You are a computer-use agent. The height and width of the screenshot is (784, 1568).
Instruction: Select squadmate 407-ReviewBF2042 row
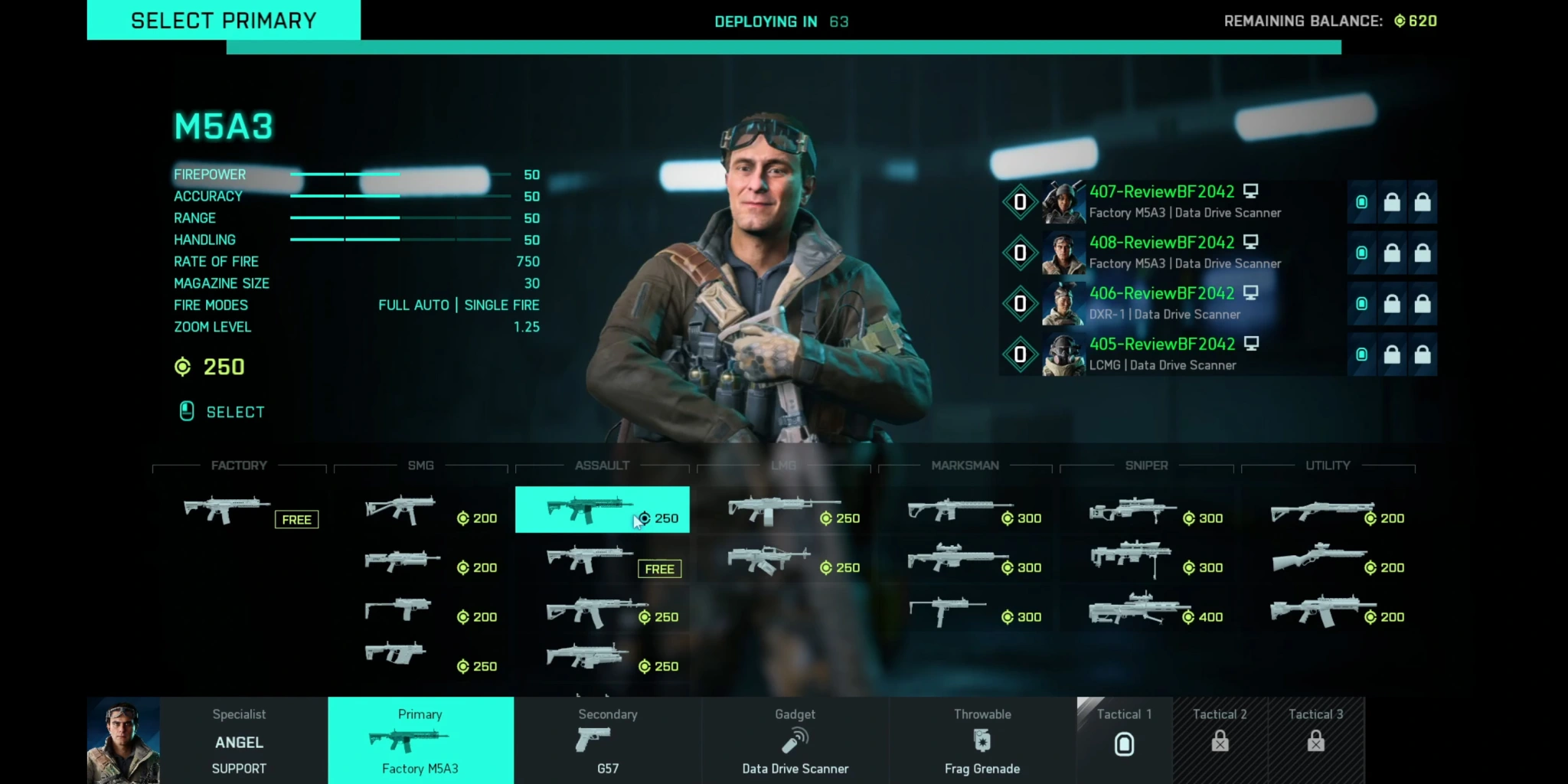coord(1184,202)
